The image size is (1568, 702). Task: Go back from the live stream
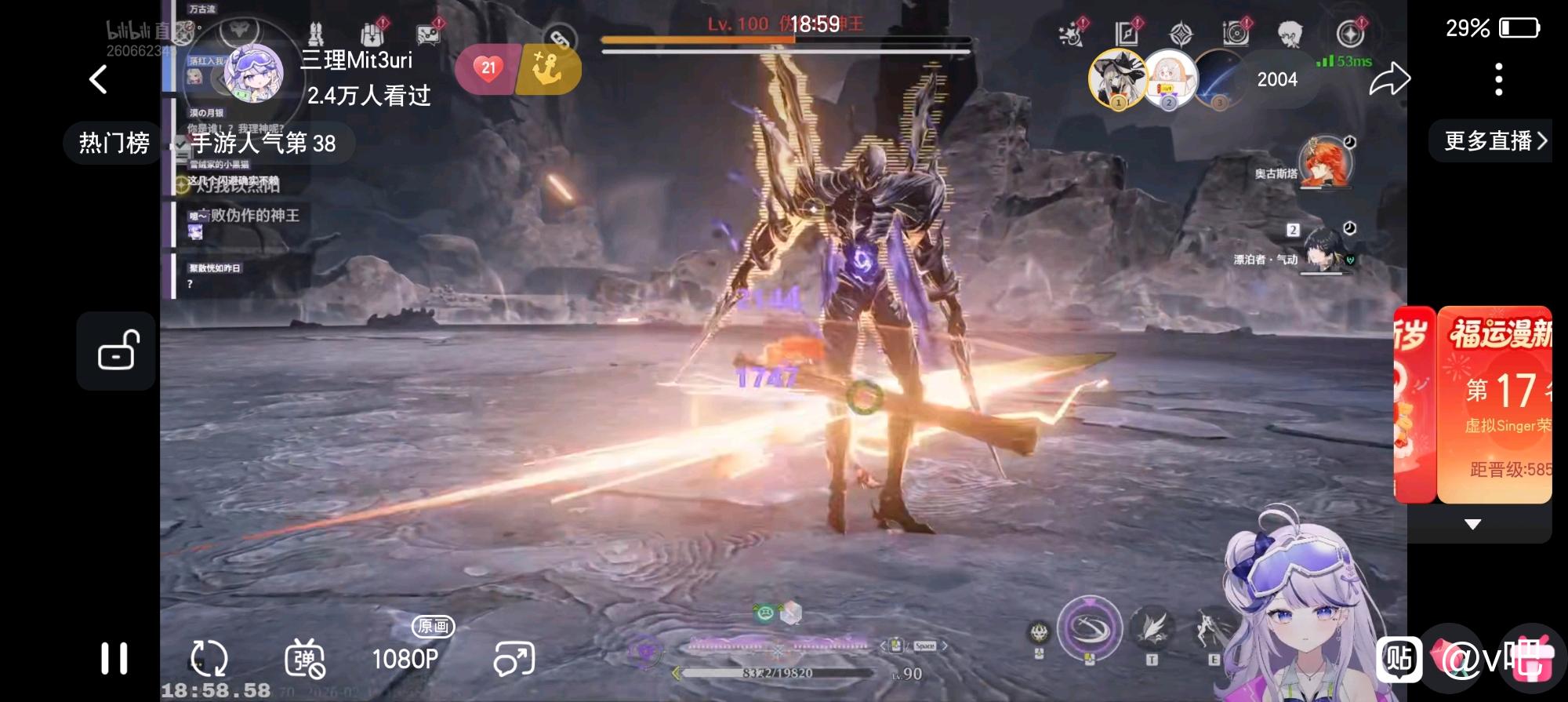coord(98,79)
